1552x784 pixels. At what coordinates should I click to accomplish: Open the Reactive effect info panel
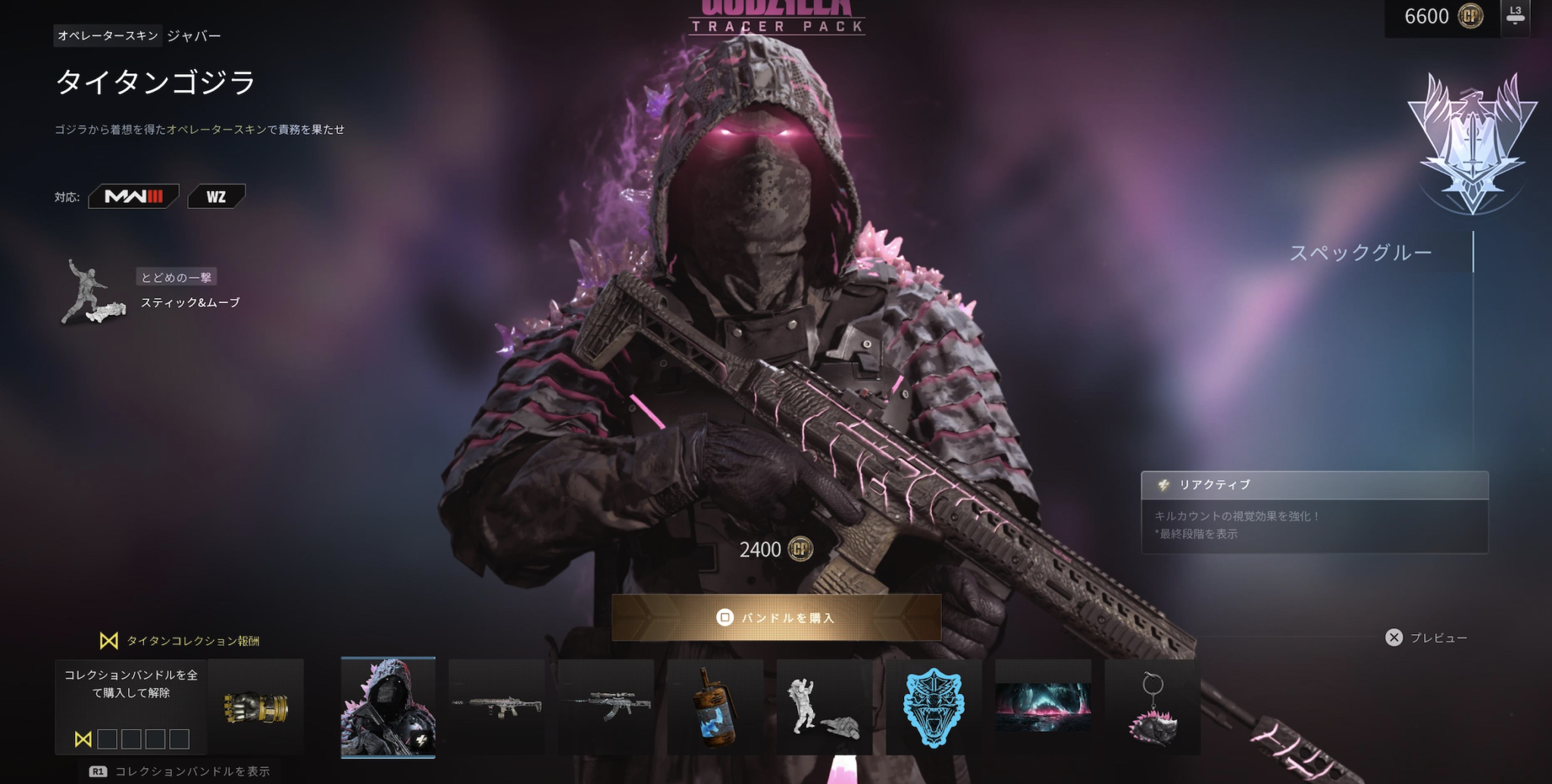(x=1314, y=512)
